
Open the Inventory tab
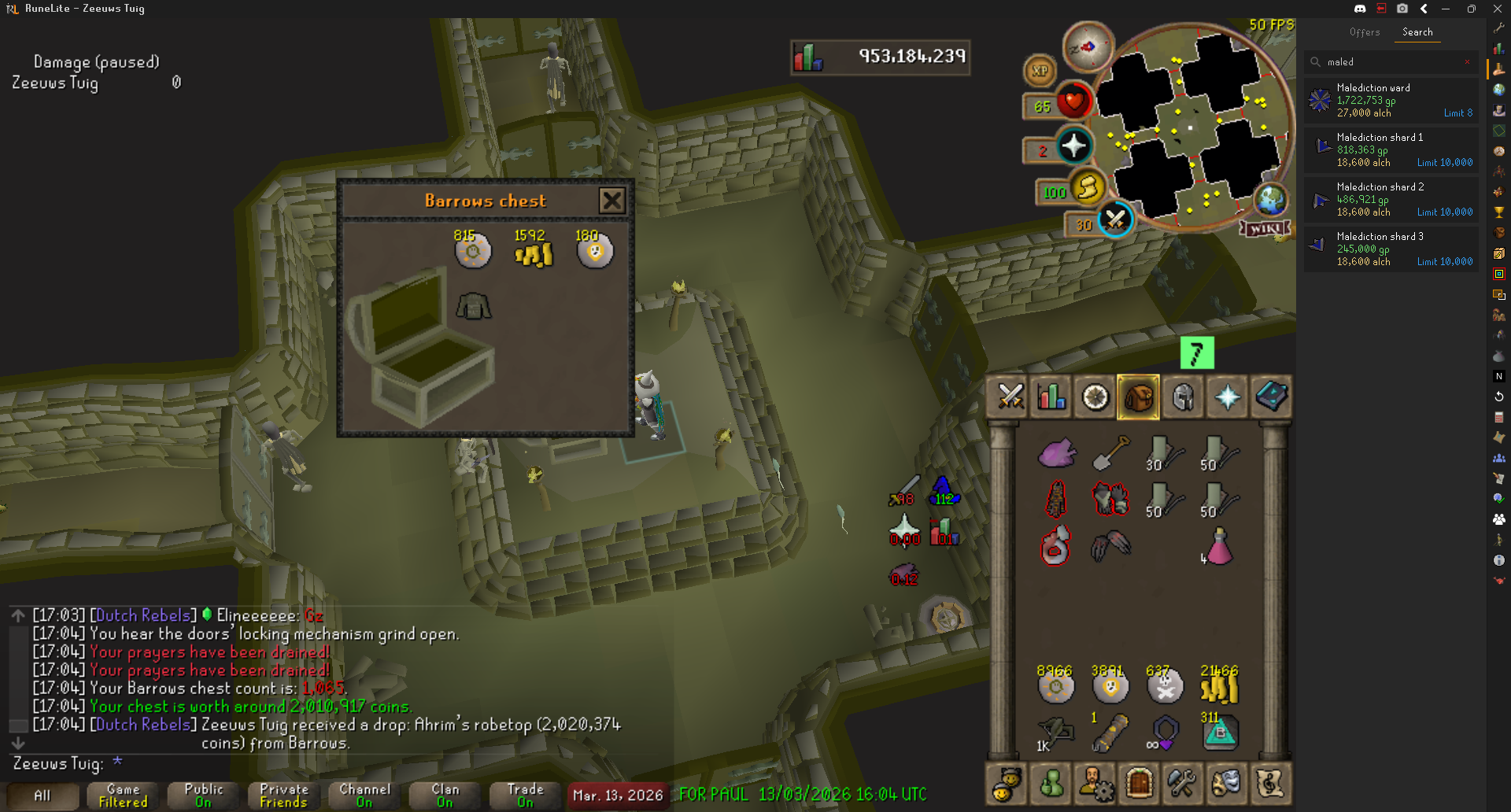(1138, 397)
